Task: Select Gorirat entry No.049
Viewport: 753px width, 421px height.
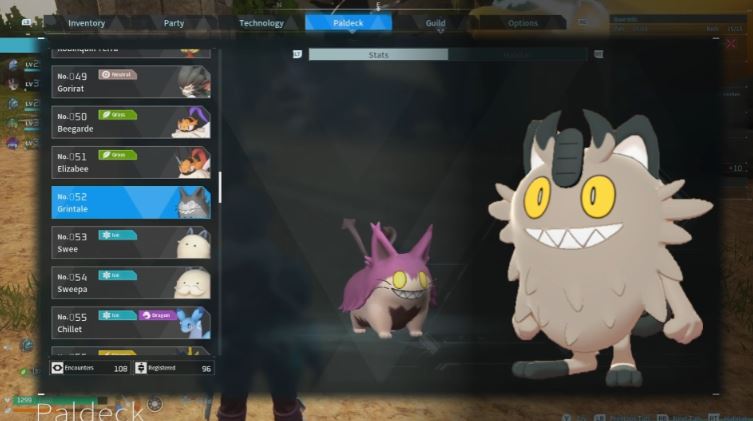Action: click(x=131, y=81)
